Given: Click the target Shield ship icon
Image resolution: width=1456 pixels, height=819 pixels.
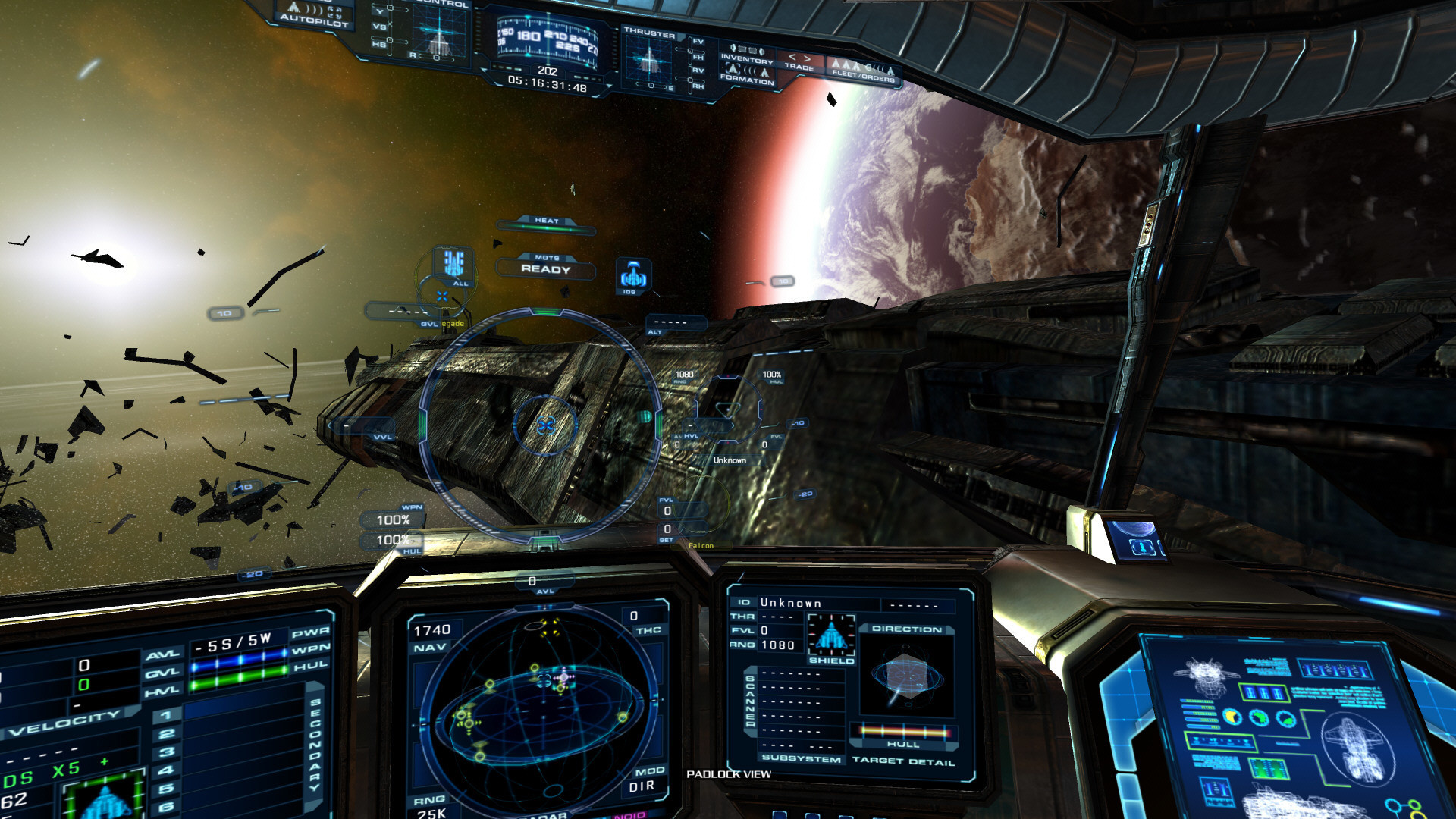Looking at the screenshot, I should click(831, 636).
